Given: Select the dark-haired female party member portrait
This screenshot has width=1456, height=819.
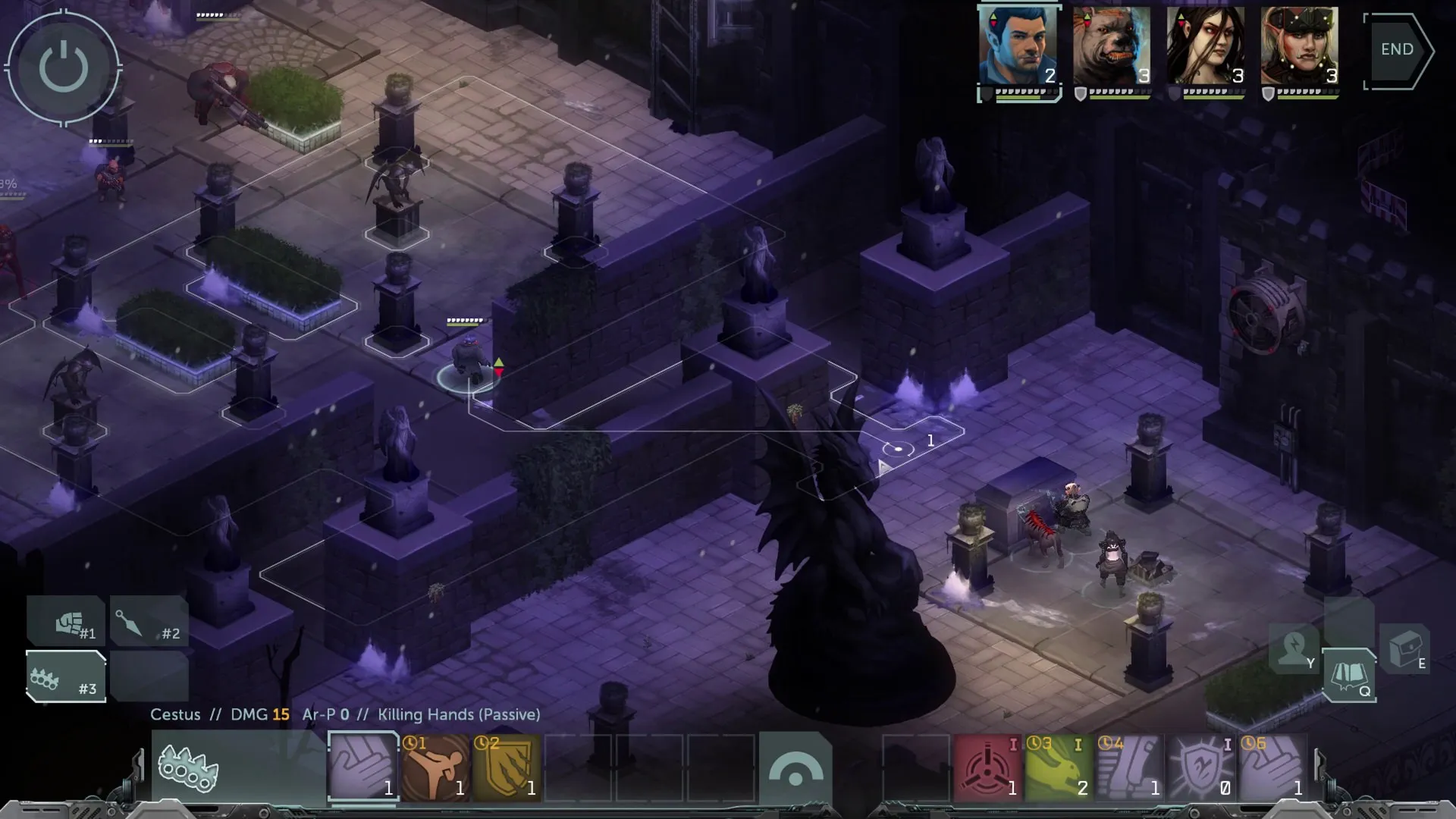Looking at the screenshot, I should click(1206, 45).
